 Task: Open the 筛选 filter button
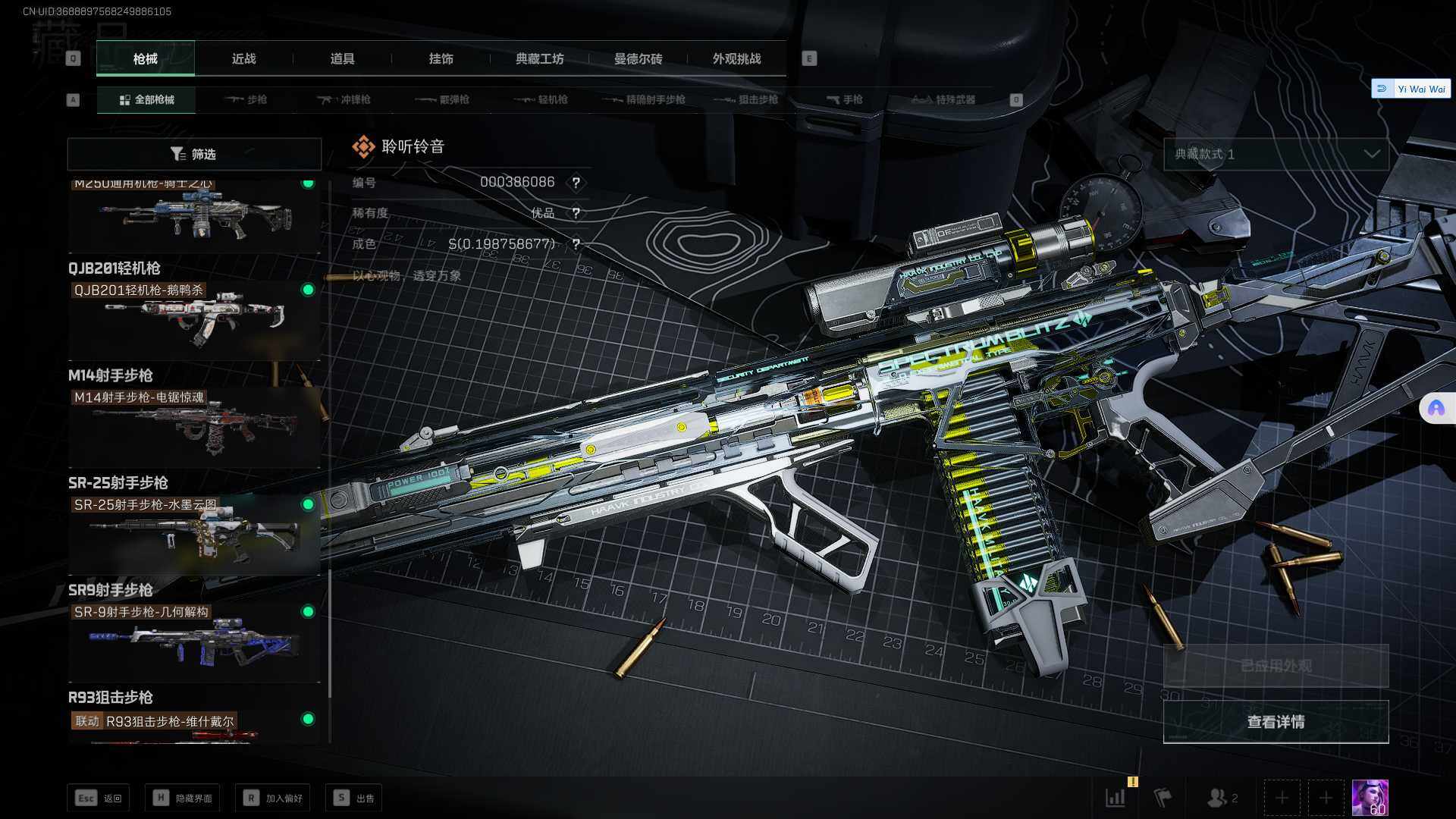coord(194,154)
